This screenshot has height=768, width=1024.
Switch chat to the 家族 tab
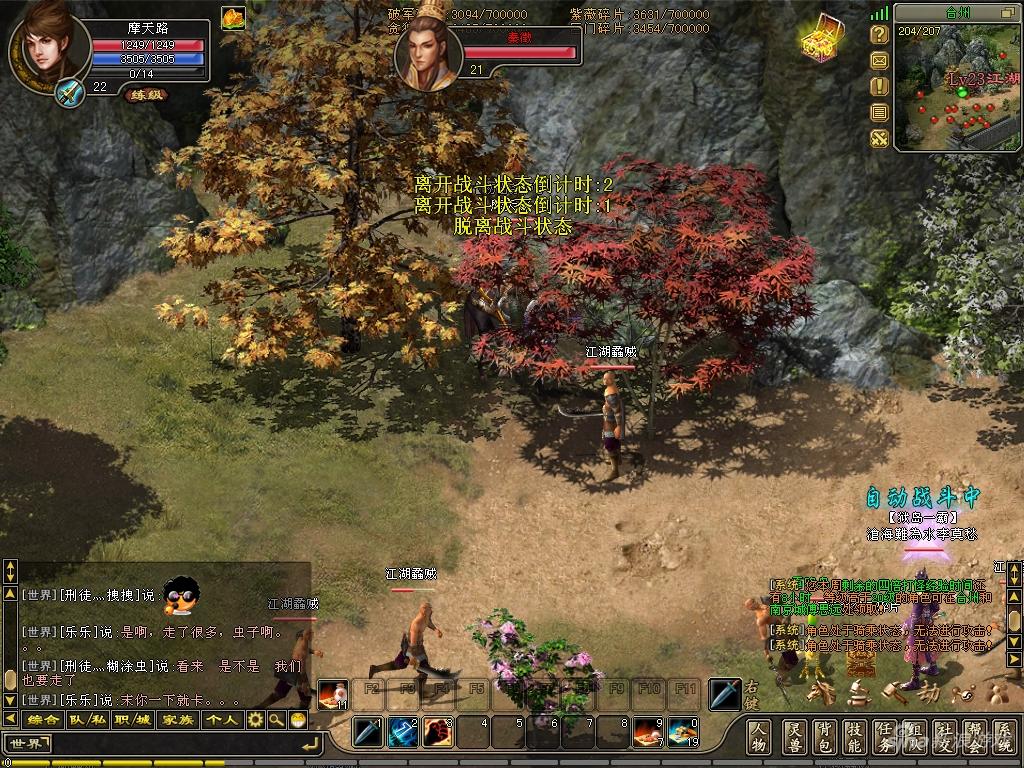click(178, 719)
